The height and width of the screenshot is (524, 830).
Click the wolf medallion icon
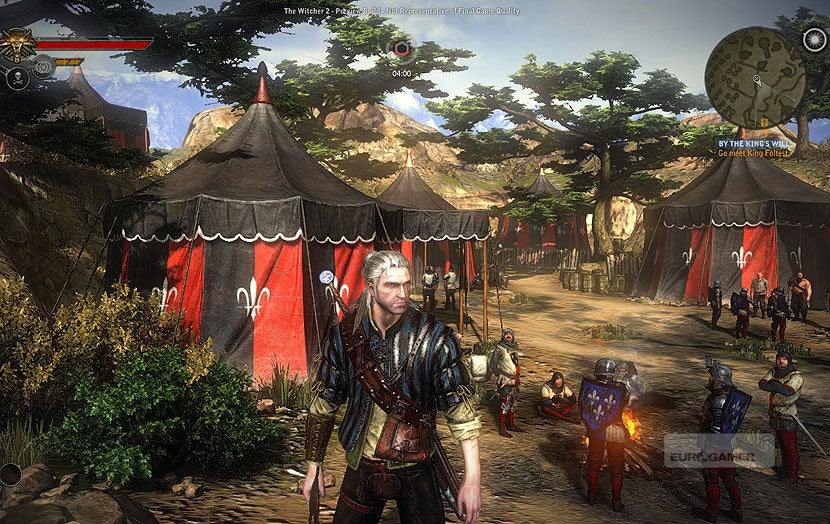coord(17,46)
